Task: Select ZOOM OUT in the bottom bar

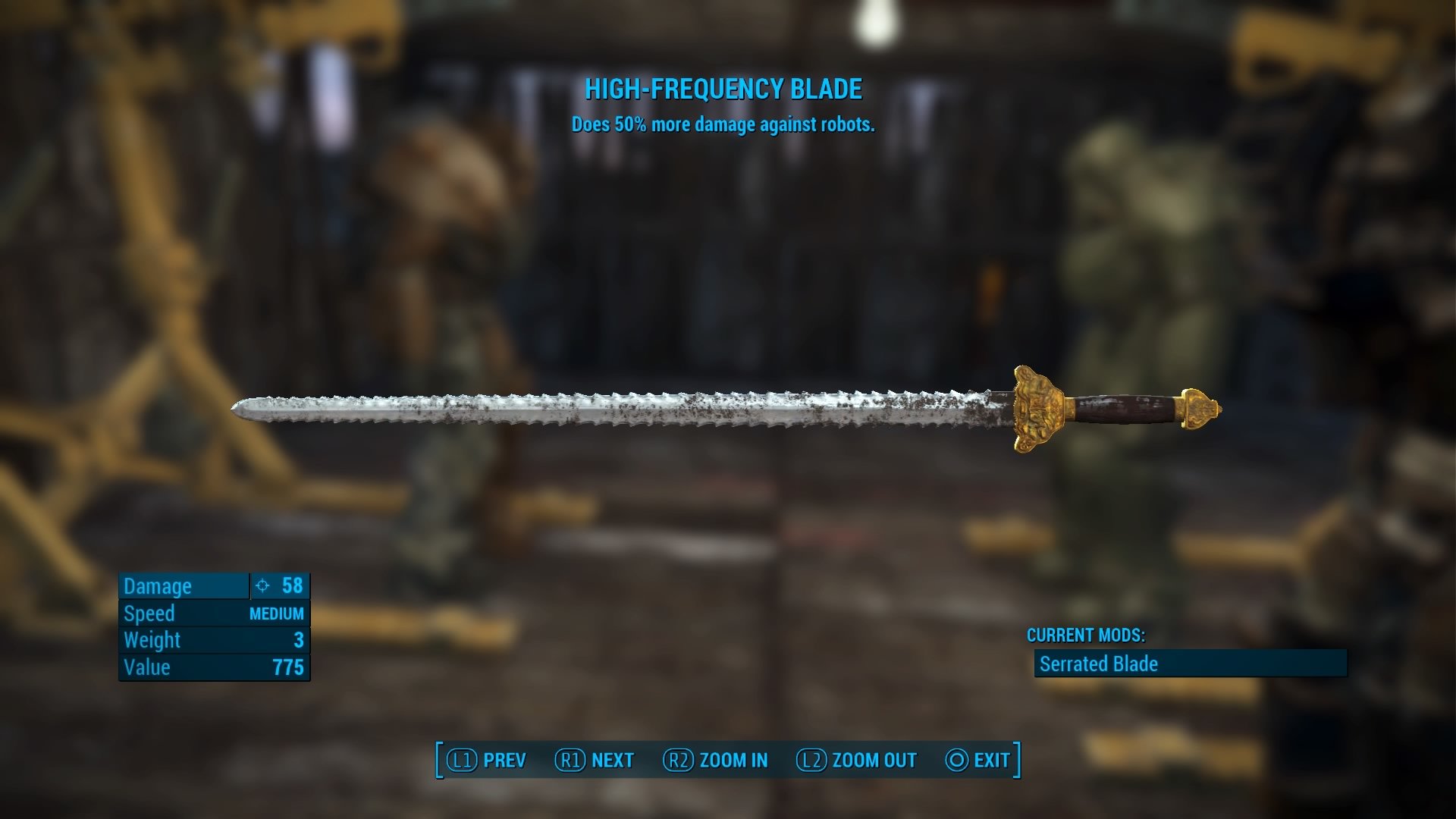Action: [857, 760]
